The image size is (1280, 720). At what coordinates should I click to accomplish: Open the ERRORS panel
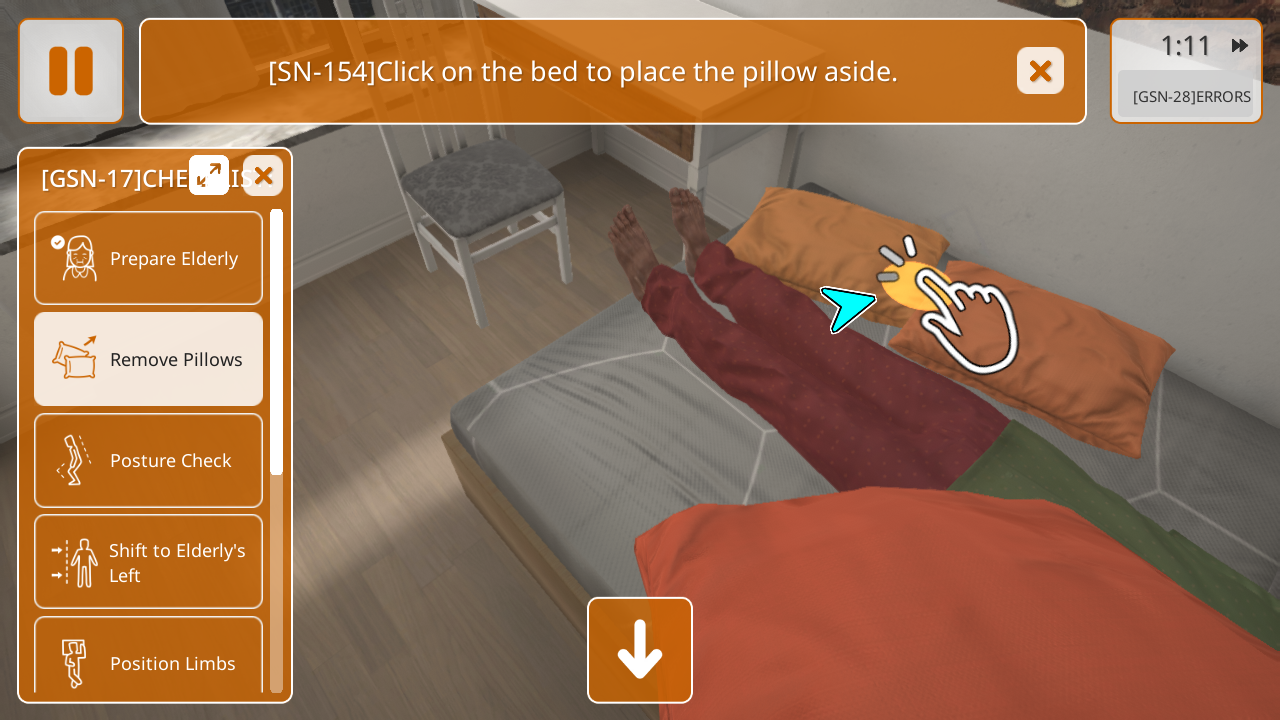(1190, 97)
